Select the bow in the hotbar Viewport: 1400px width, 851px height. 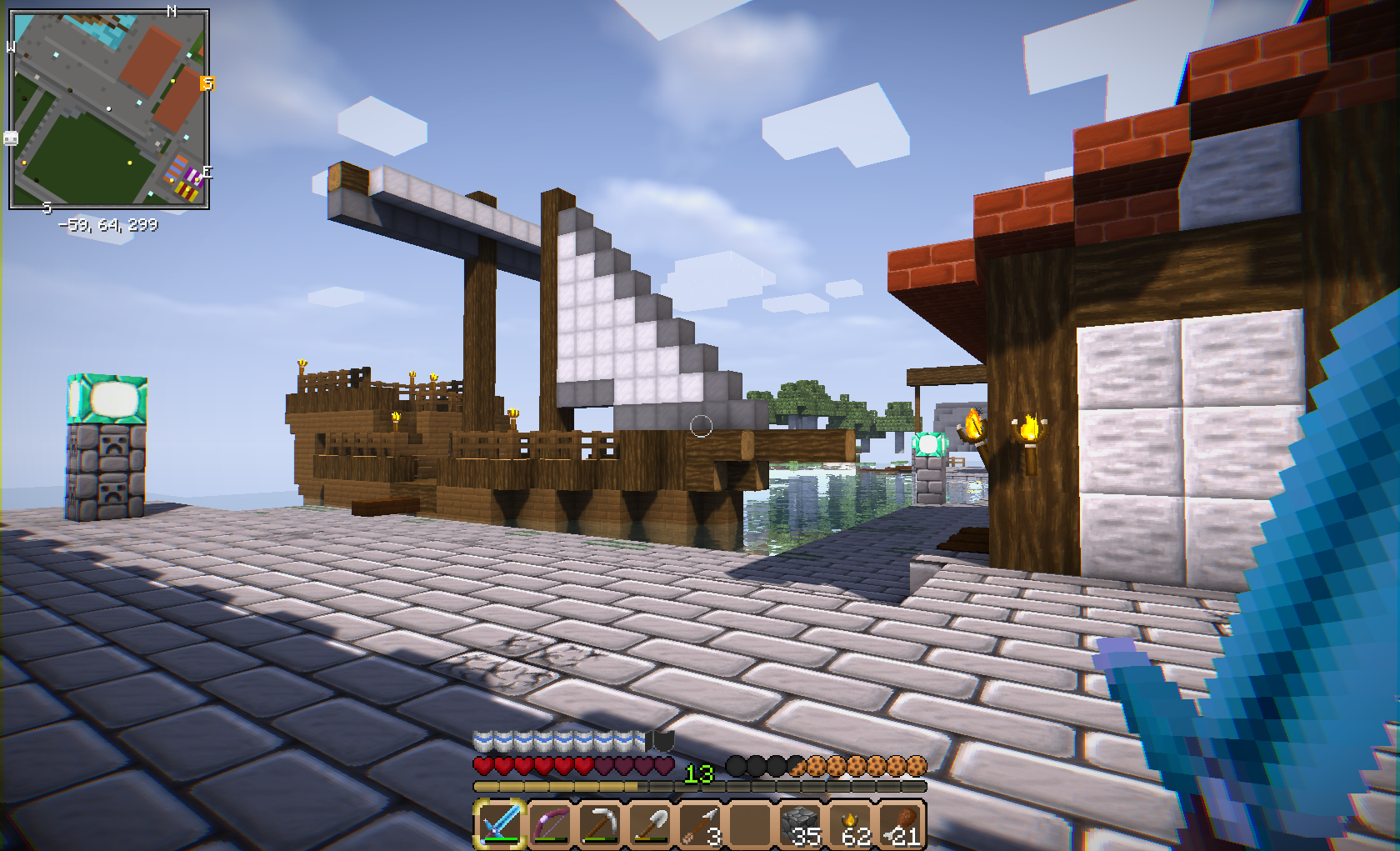tap(550, 823)
